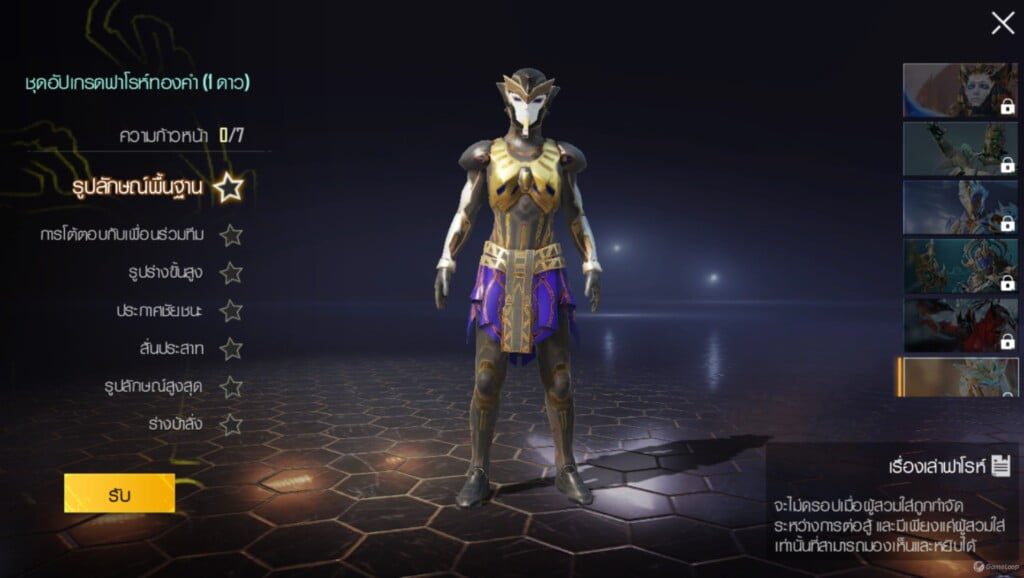The image size is (1024, 578).
Task: Select the highlighted golden preview thumbnail
Action: (958, 377)
